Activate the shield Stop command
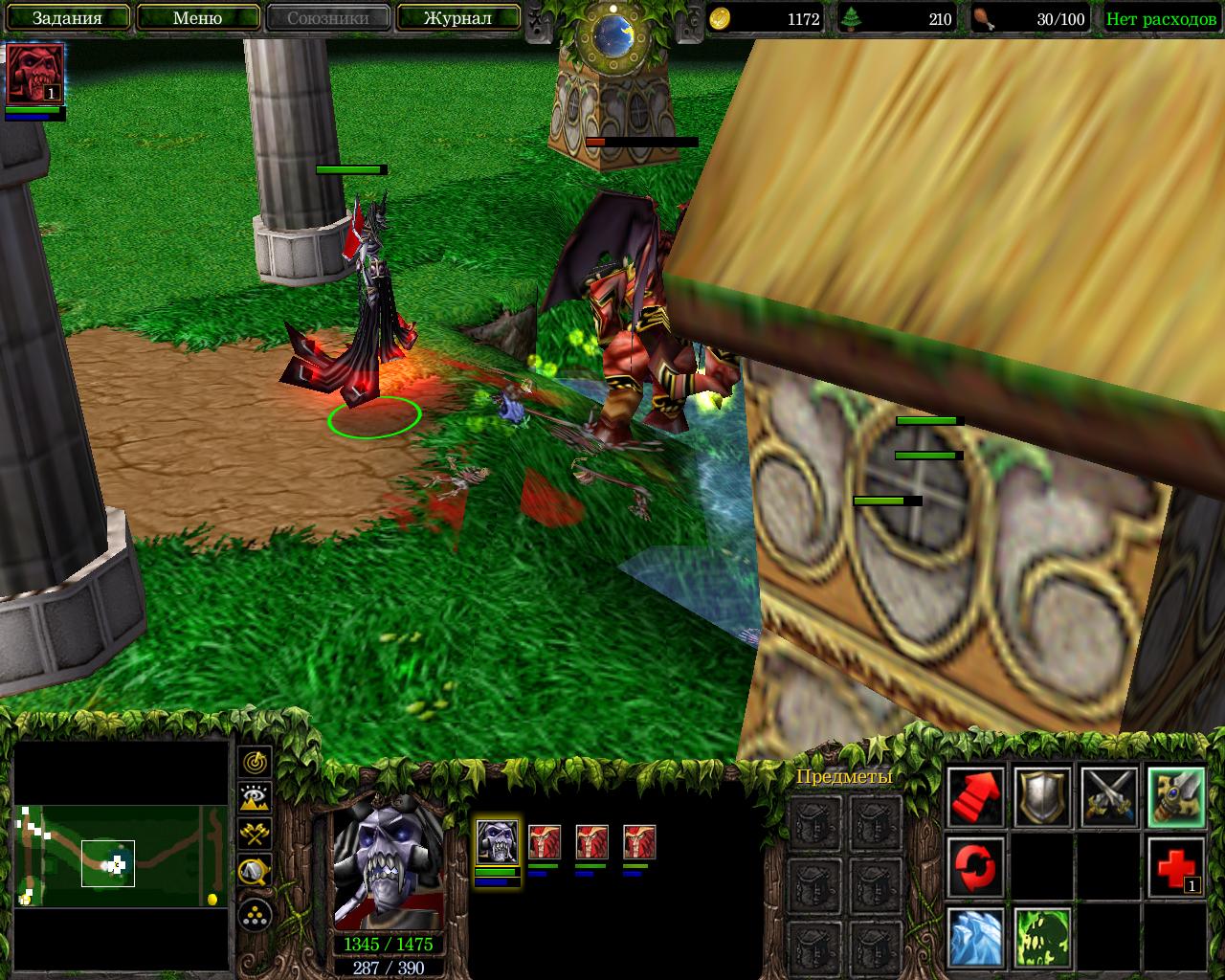 (x=1042, y=797)
